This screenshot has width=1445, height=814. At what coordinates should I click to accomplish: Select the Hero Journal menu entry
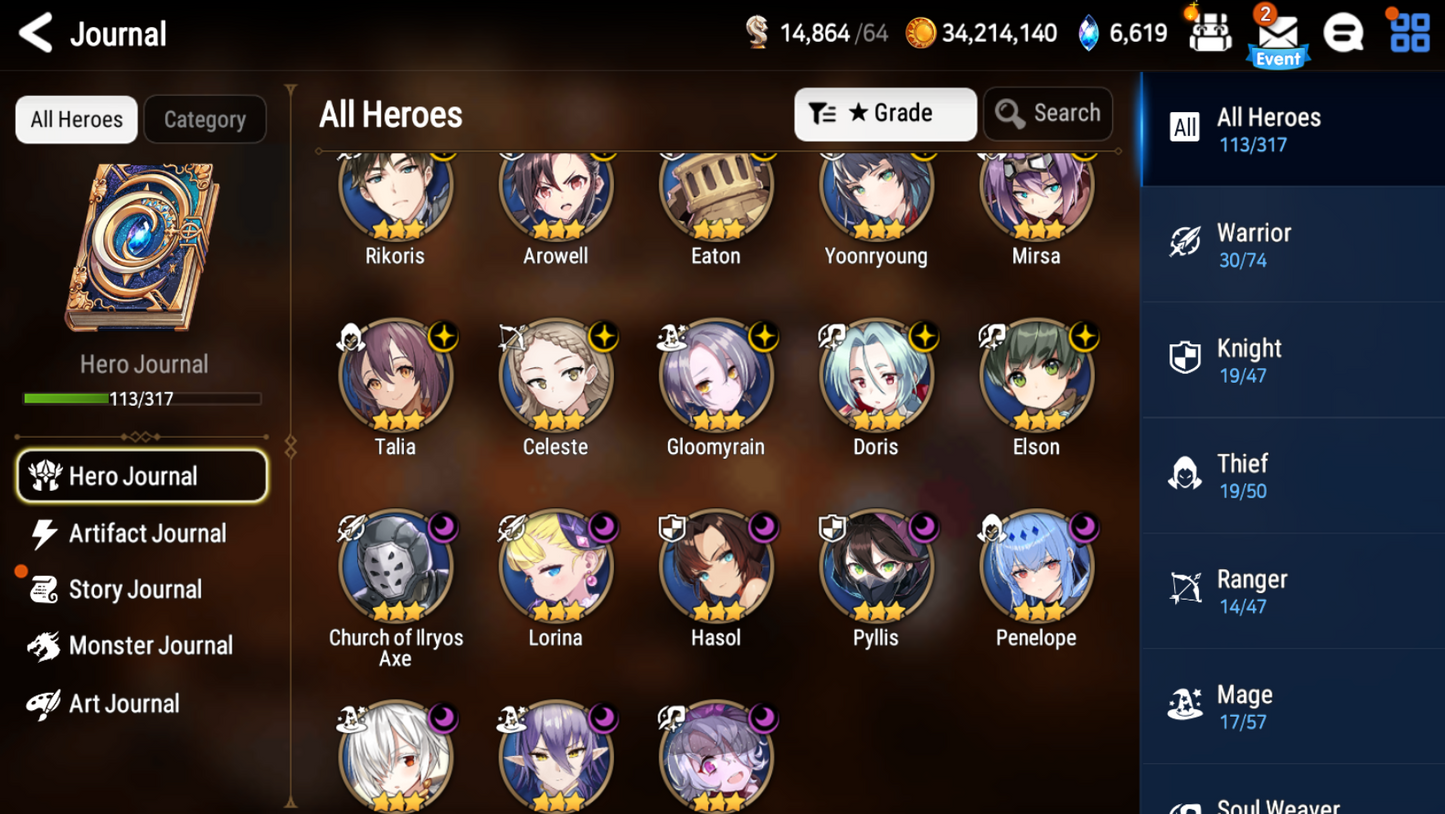click(141, 476)
